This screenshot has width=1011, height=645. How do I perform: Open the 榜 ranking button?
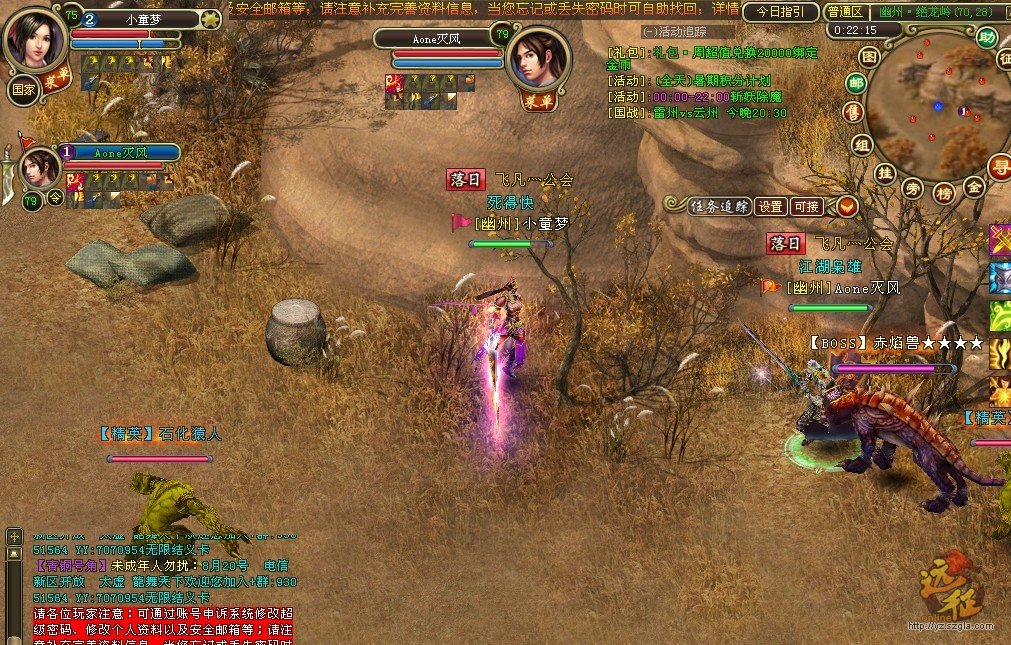(943, 192)
